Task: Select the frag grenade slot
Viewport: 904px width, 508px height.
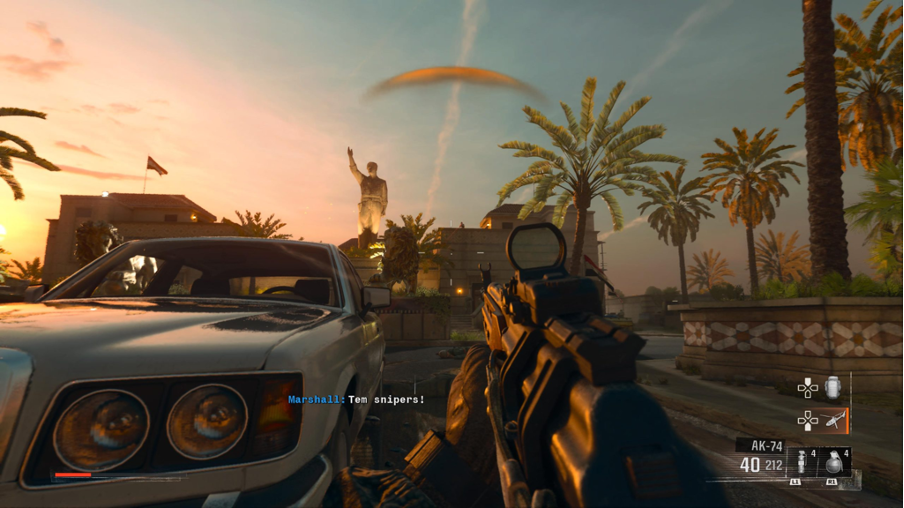Action: 834,464
